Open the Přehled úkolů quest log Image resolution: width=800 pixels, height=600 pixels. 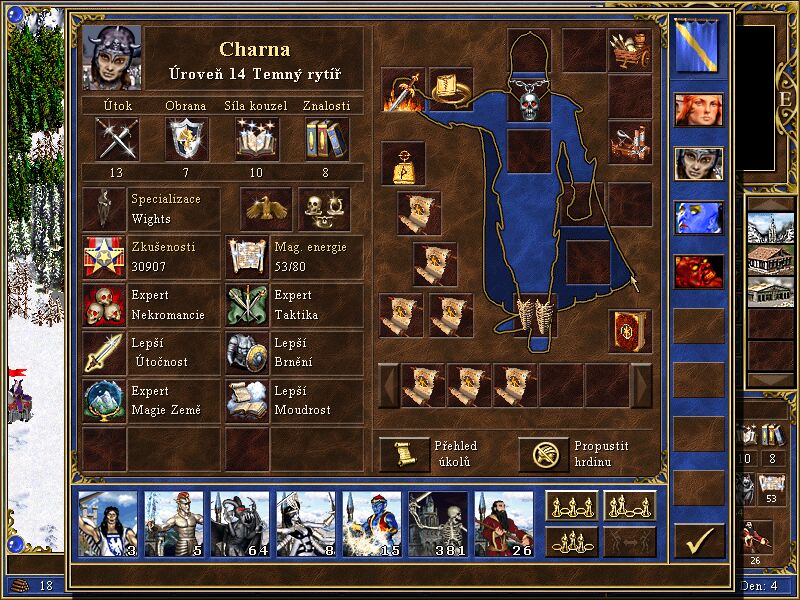click(x=403, y=454)
